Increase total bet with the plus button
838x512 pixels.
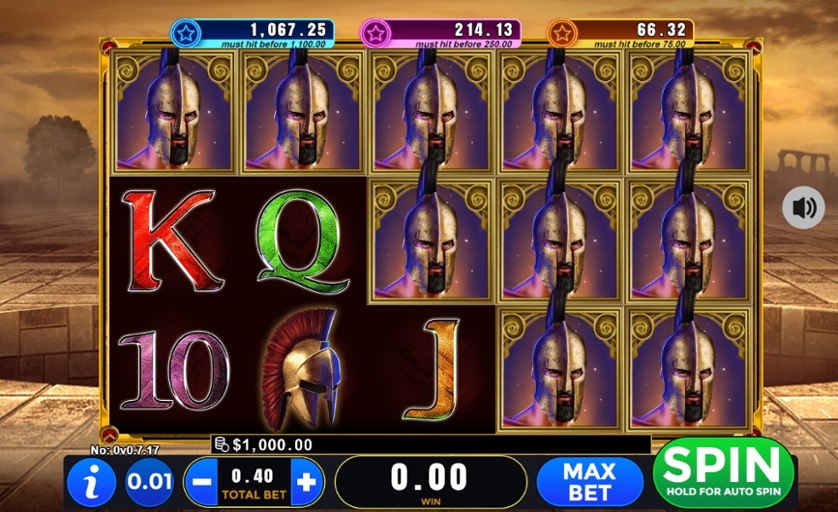(x=306, y=483)
